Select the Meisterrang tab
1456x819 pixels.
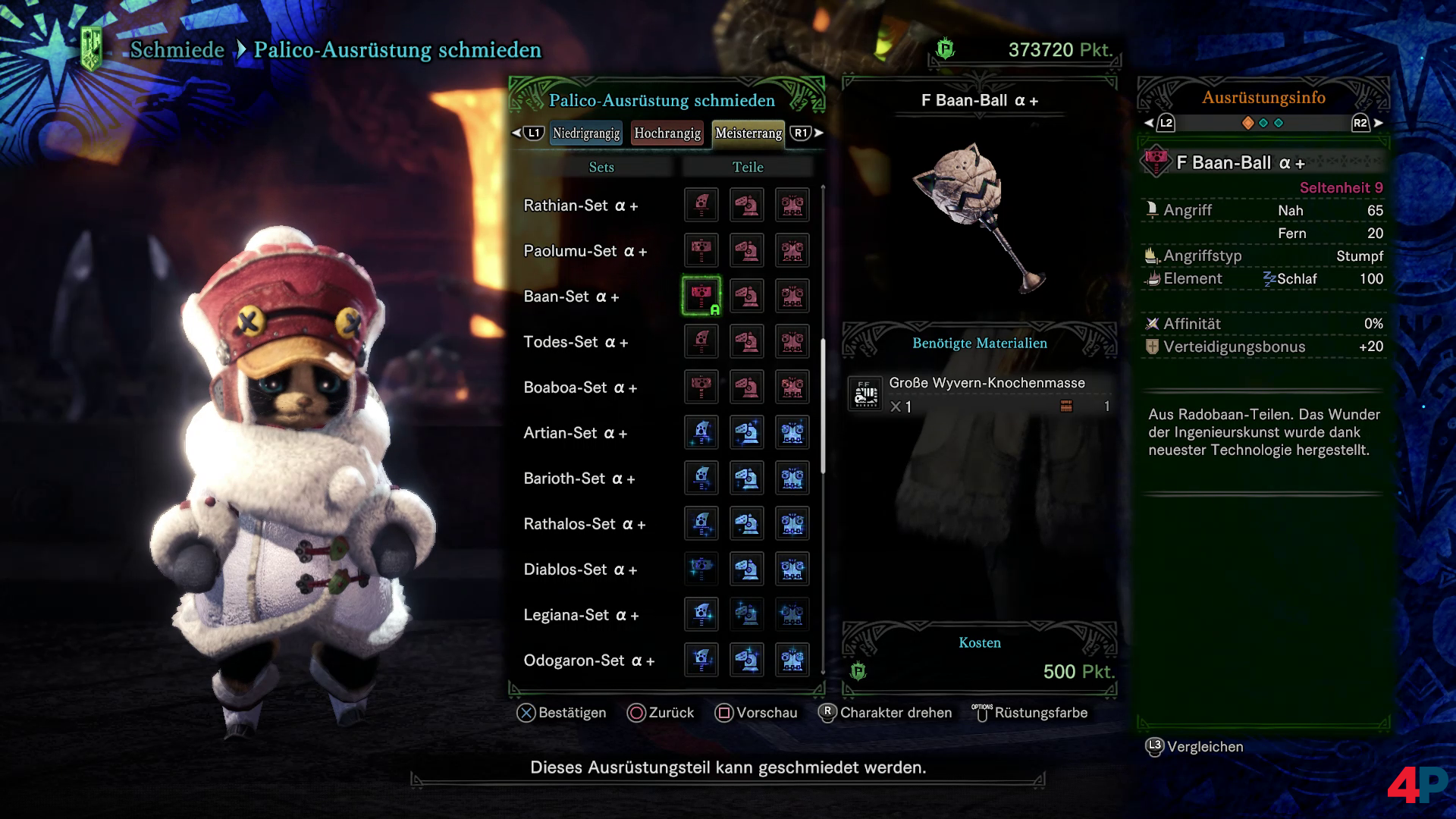click(x=748, y=133)
